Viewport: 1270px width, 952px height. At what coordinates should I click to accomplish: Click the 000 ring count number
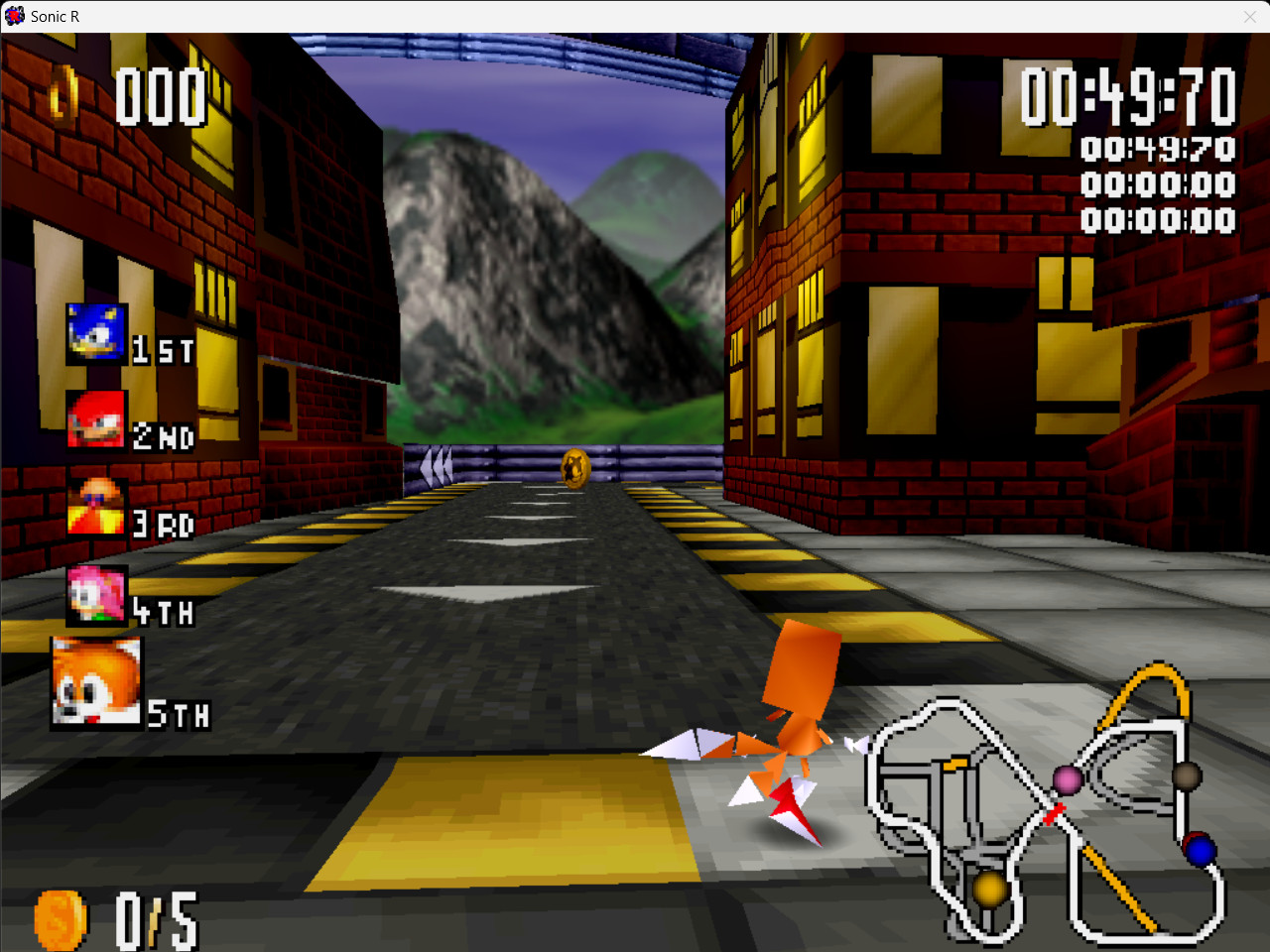162,94
